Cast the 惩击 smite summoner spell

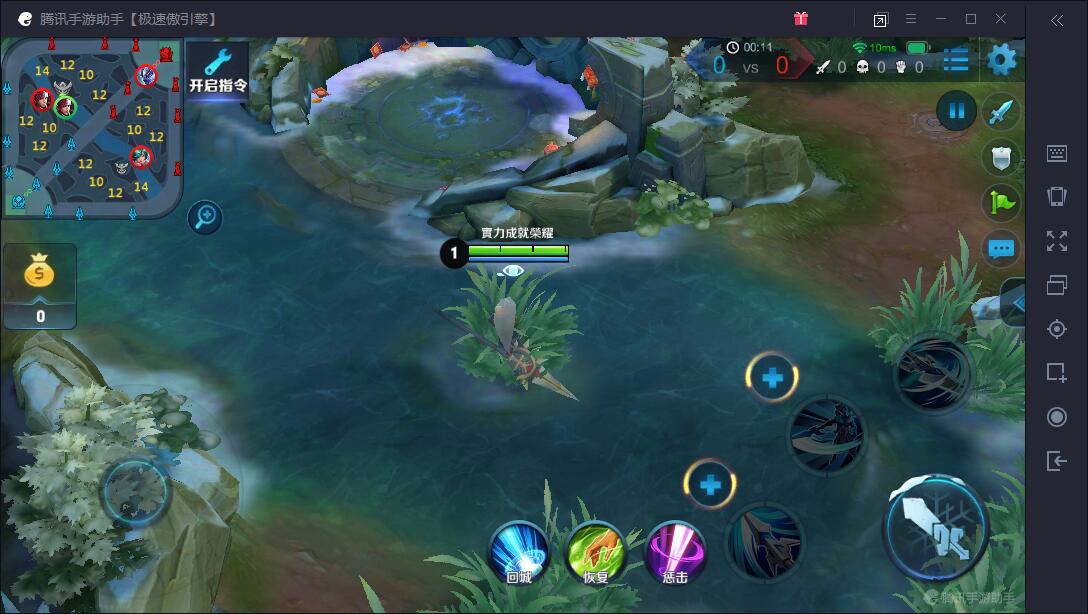tap(675, 553)
